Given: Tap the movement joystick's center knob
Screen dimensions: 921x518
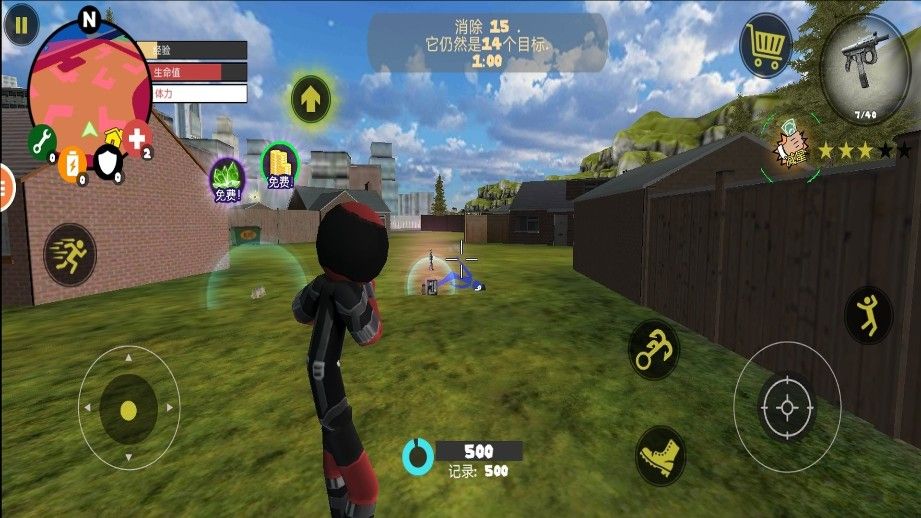Looking at the screenshot, I should pyautogui.click(x=128, y=409).
